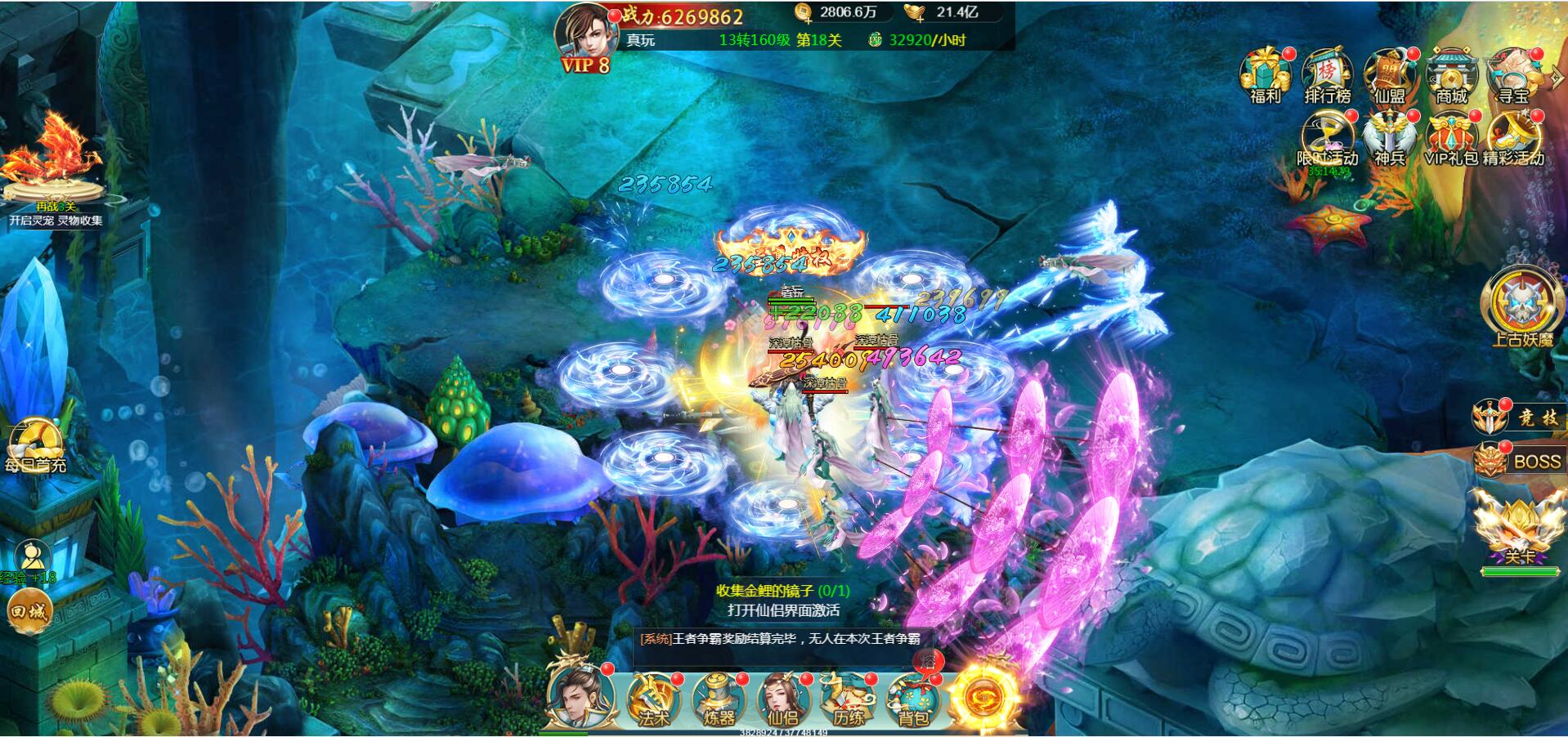Click the 回城 return-to-town button

click(30, 610)
